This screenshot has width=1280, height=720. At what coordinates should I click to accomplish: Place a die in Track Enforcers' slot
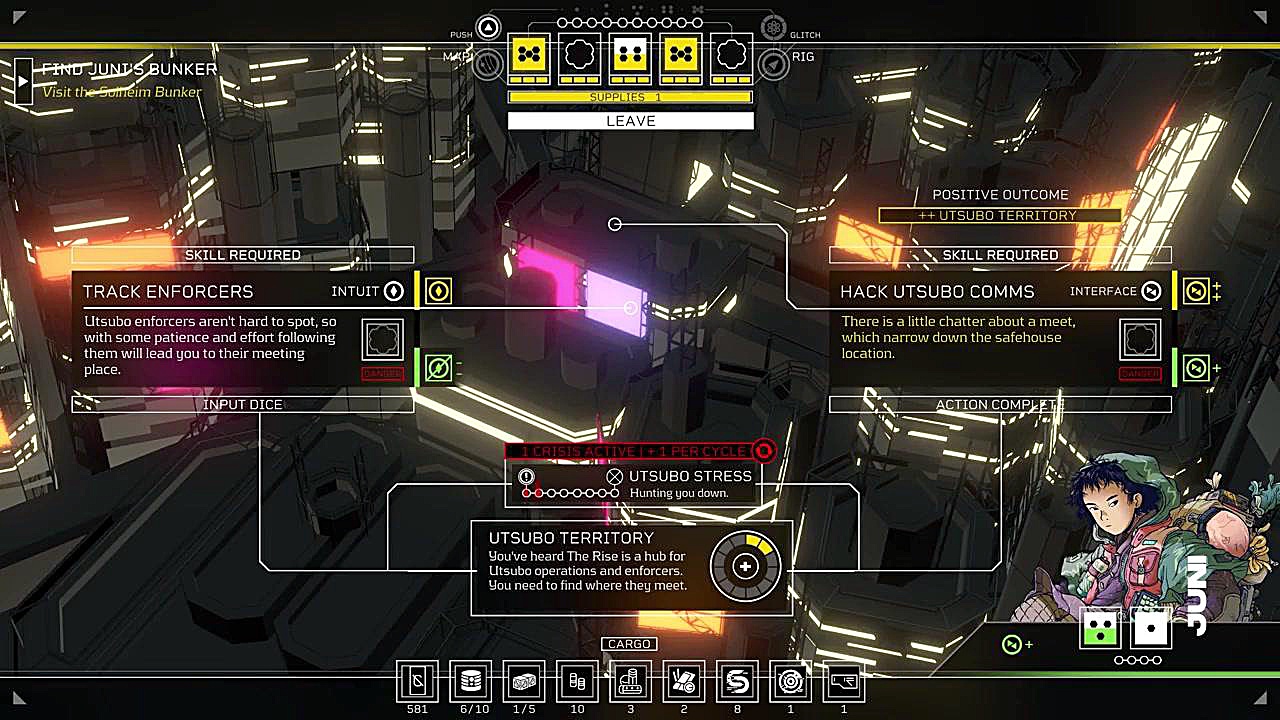click(x=382, y=340)
